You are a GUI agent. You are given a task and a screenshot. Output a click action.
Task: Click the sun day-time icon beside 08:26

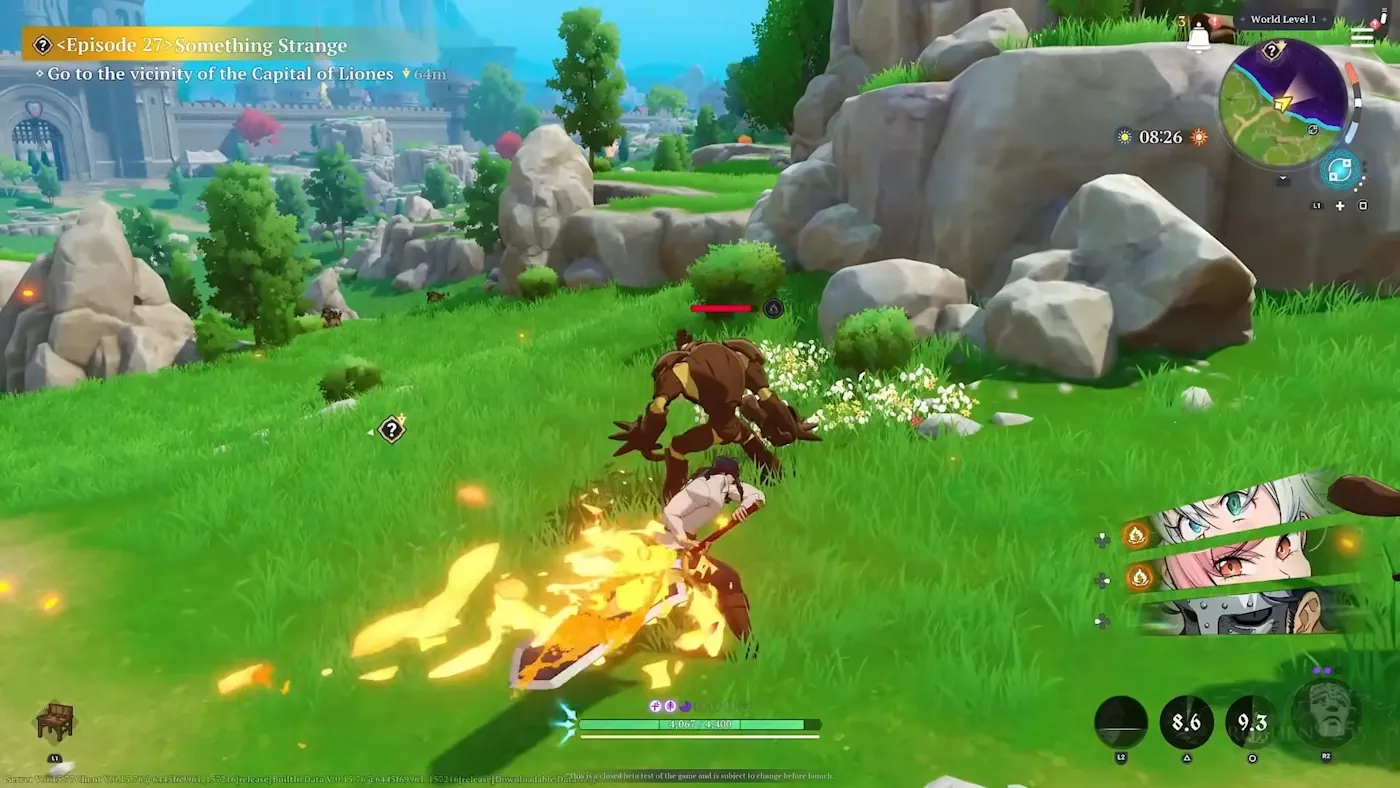[1122, 137]
